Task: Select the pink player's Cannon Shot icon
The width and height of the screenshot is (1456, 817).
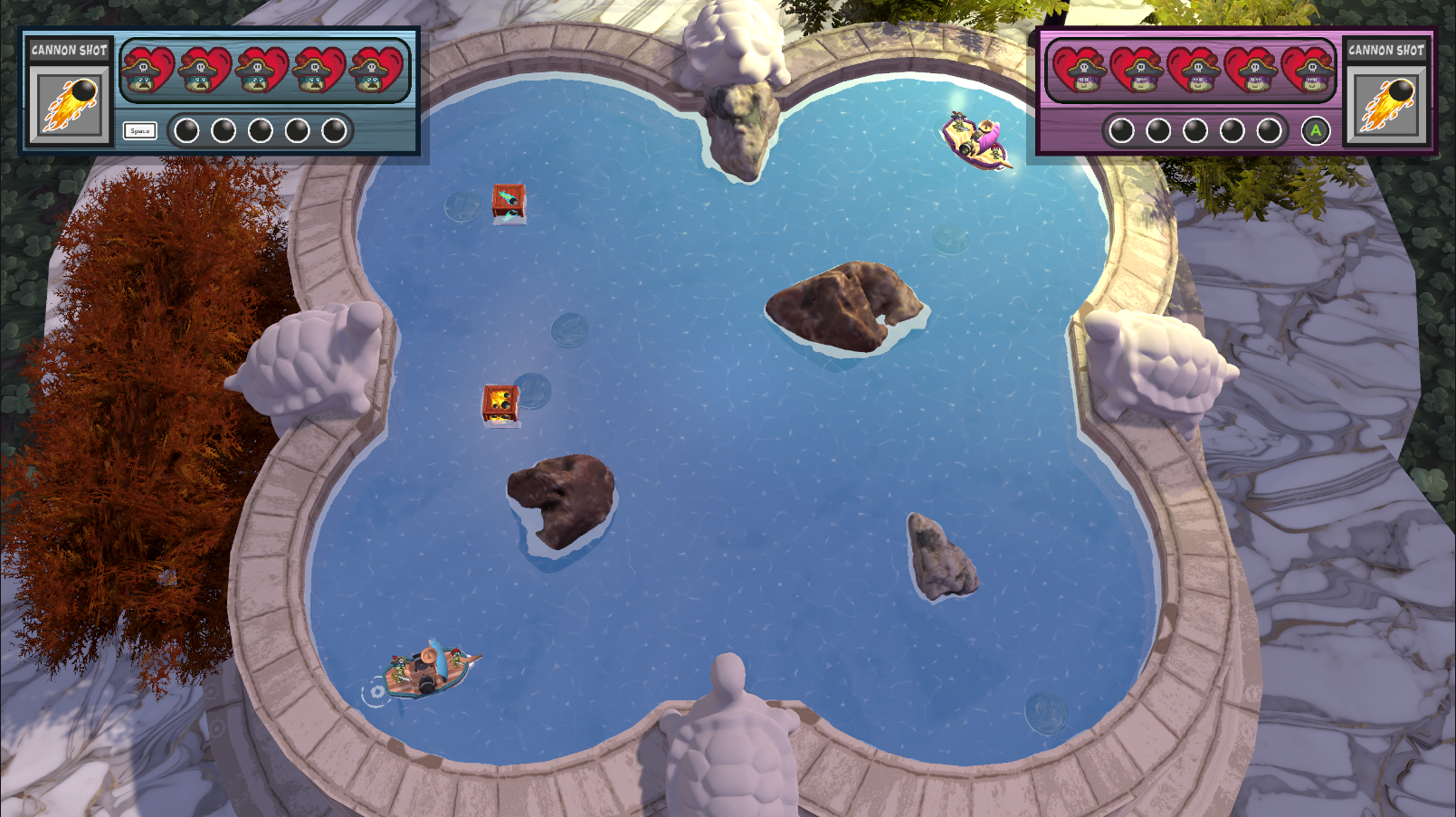Action: (1385, 105)
